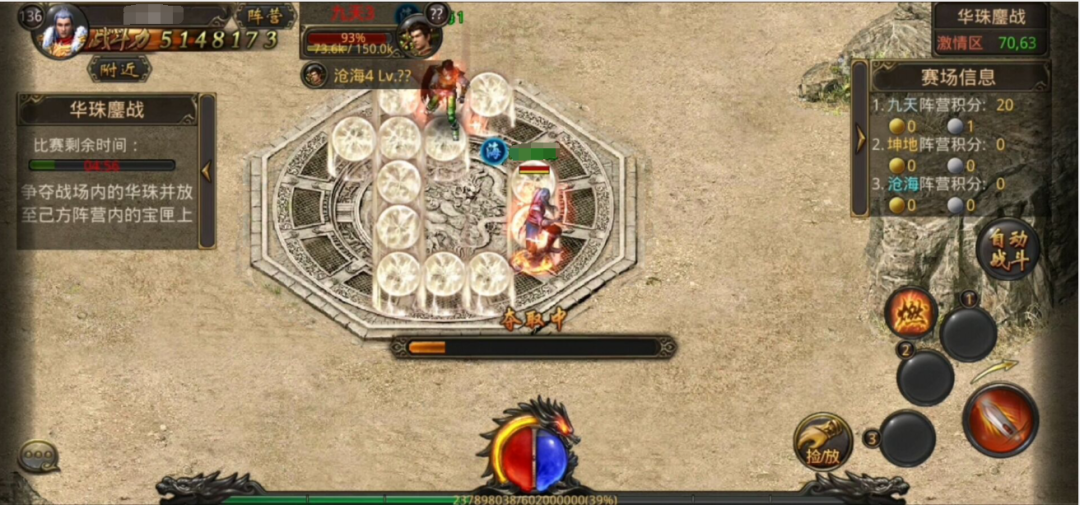Open the chat bubble icon
1080x505 pixels.
click(39, 457)
